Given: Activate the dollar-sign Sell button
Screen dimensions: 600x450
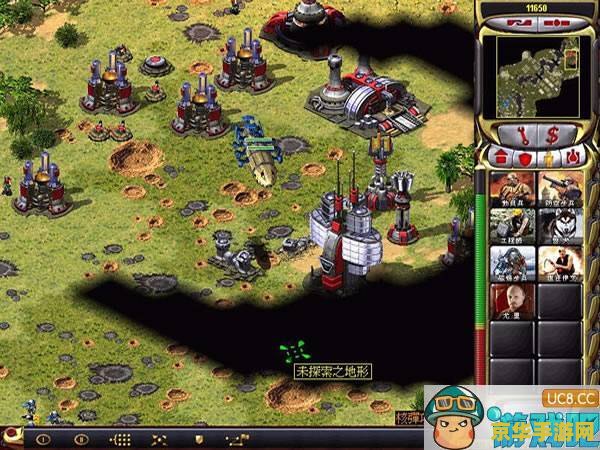Looking at the screenshot, I should [x=553, y=134].
